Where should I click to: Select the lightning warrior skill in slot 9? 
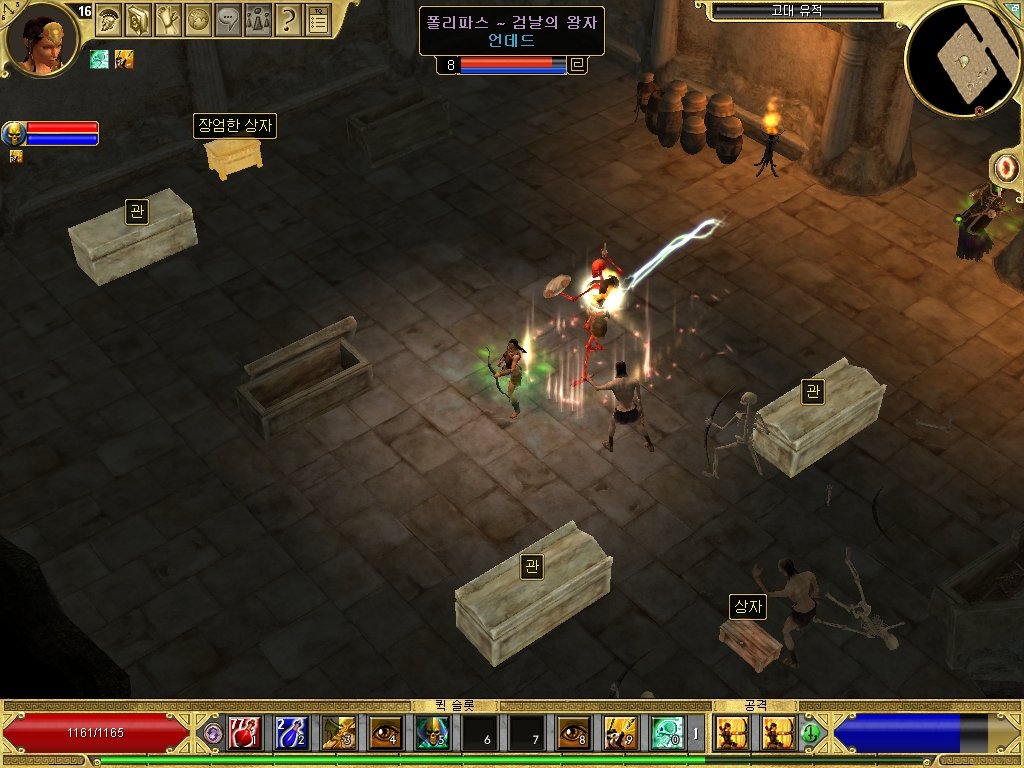(620, 734)
